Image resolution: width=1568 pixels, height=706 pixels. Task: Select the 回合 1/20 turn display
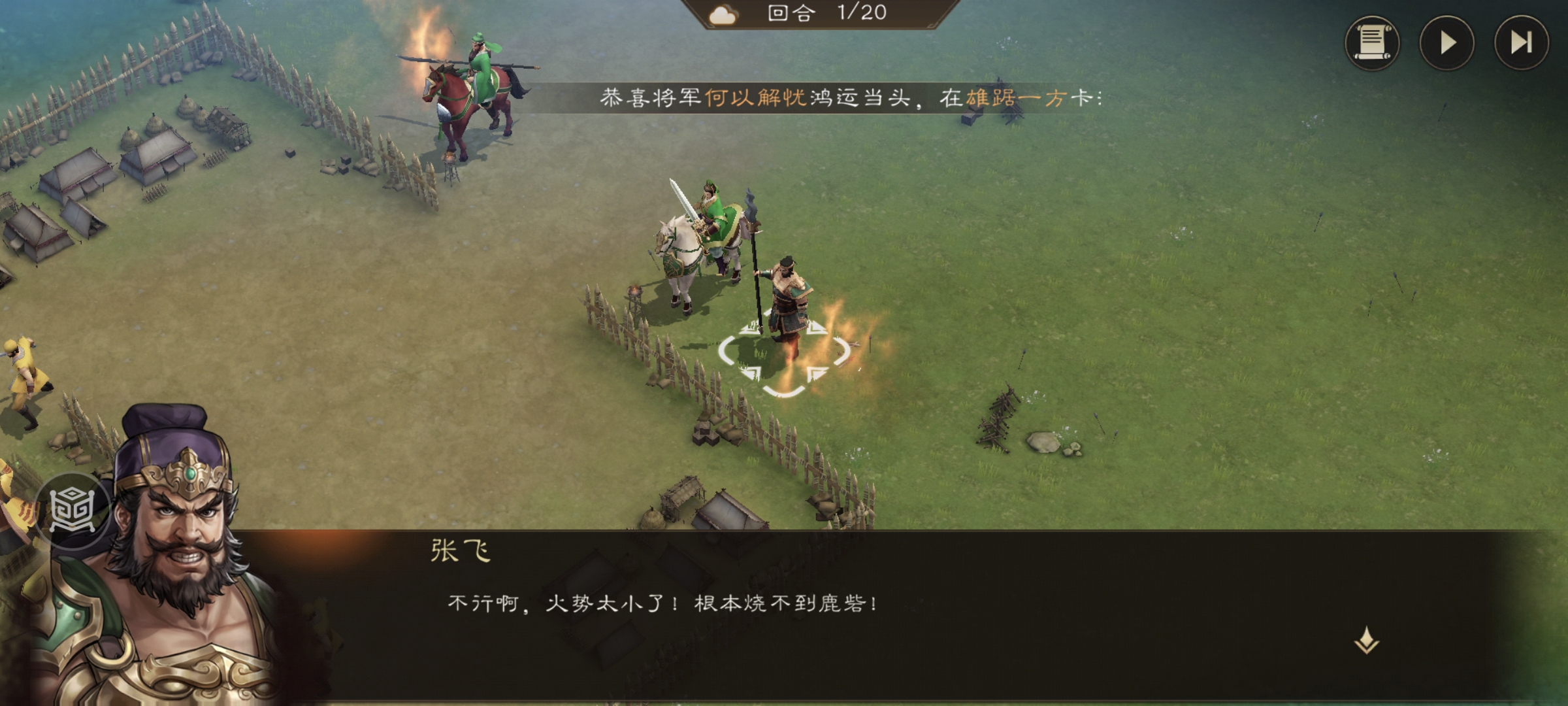[x=827, y=14]
